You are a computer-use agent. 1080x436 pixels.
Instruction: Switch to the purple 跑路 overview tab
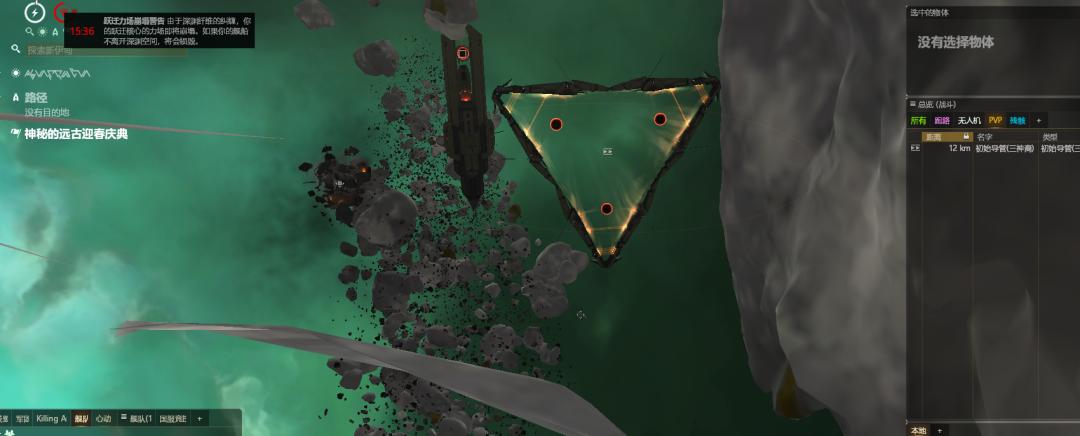click(x=942, y=120)
